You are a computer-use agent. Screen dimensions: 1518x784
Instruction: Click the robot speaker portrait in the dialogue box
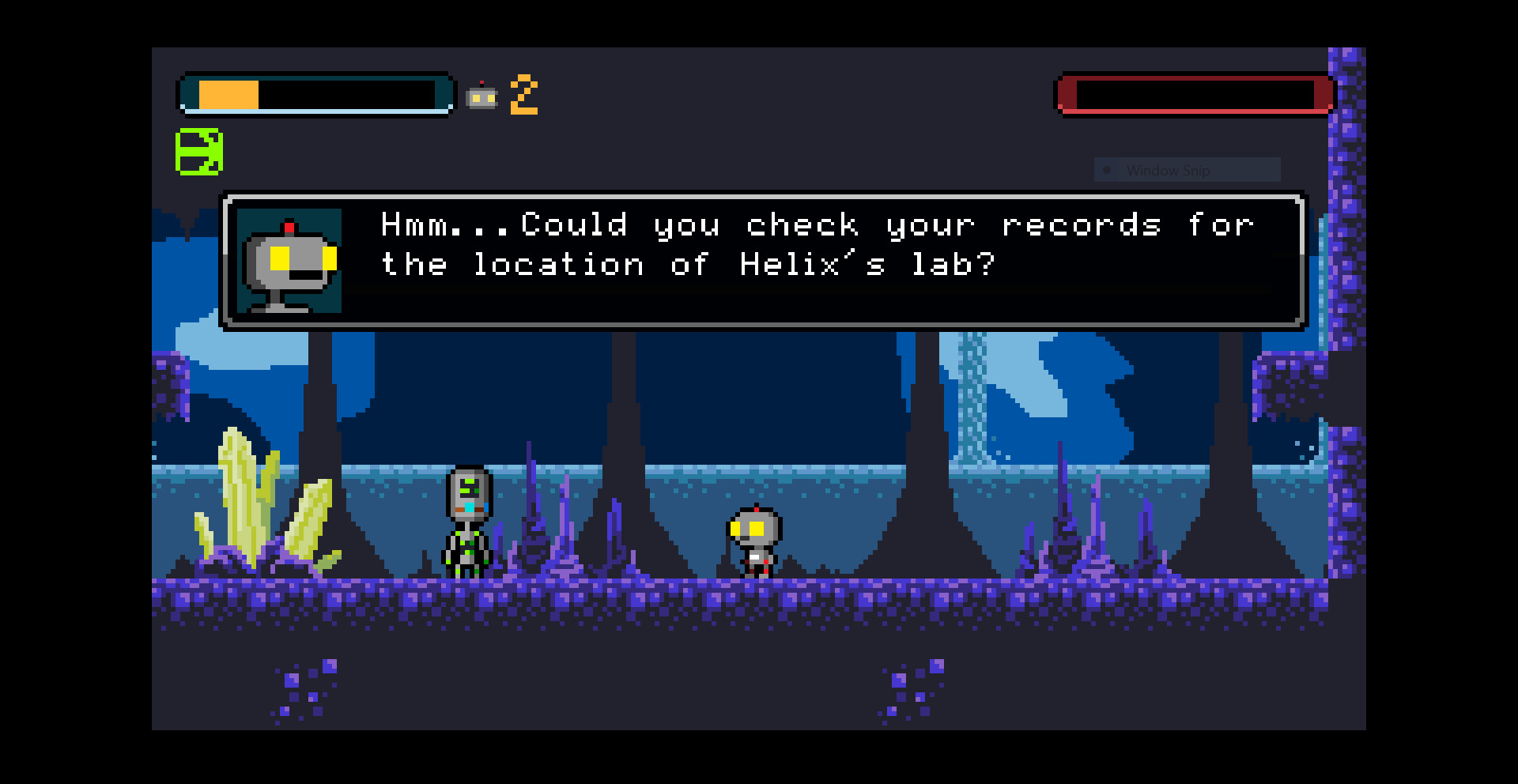point(289,261)
